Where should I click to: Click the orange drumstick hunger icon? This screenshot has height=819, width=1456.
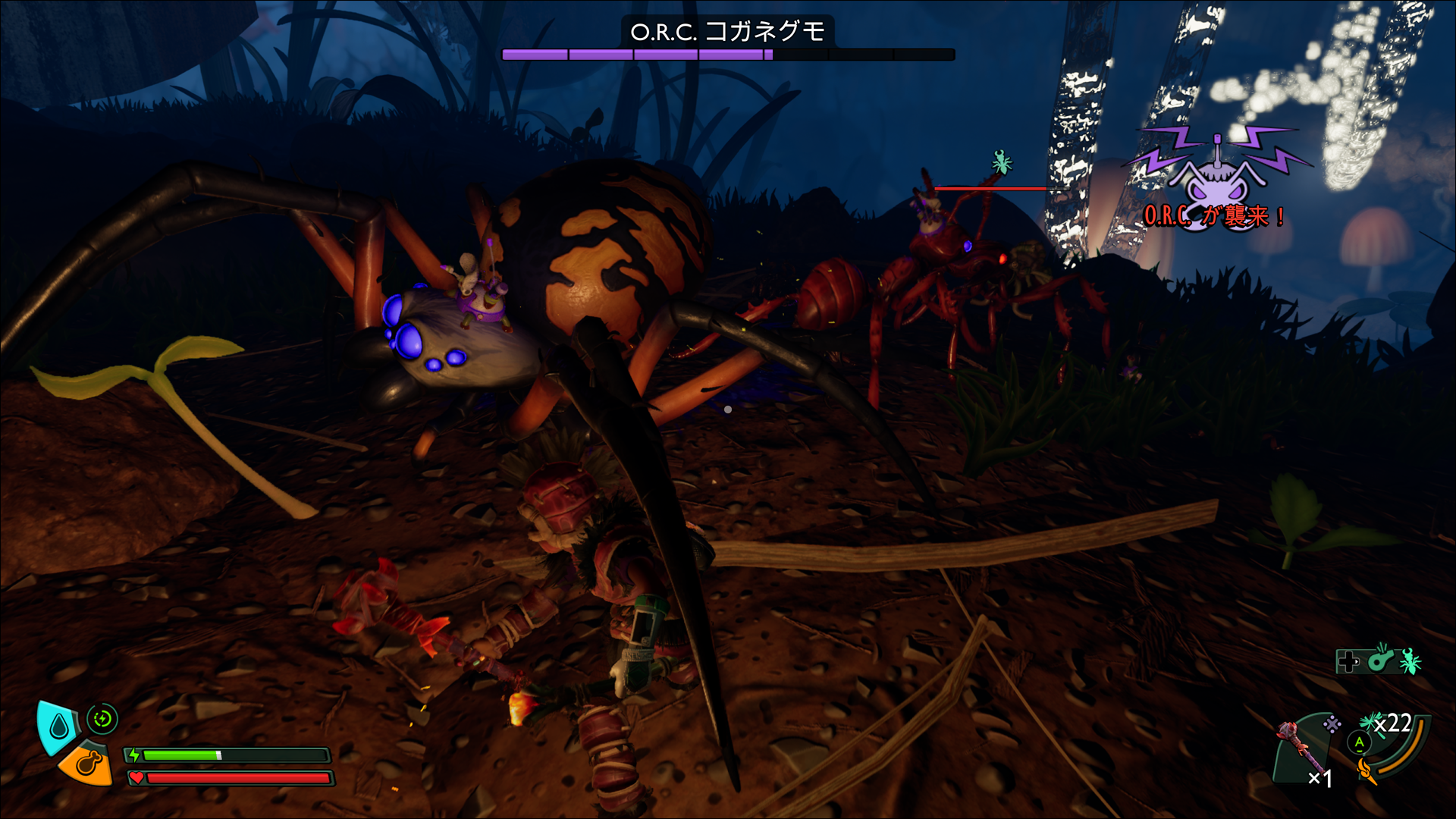85,764
